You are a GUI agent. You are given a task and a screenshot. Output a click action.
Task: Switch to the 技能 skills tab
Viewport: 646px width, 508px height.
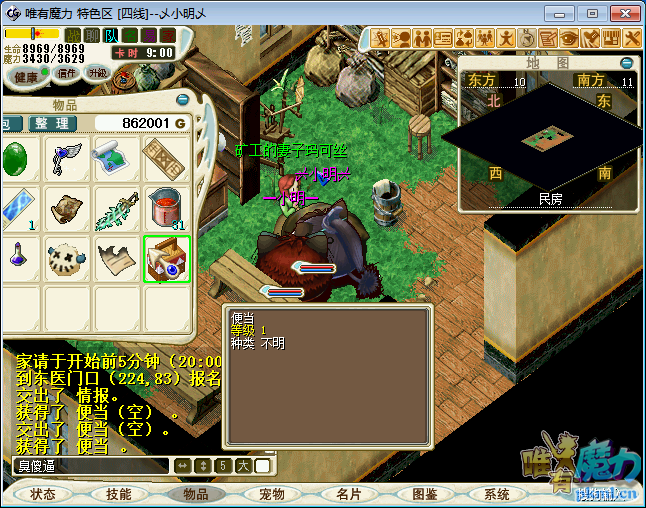119,494
